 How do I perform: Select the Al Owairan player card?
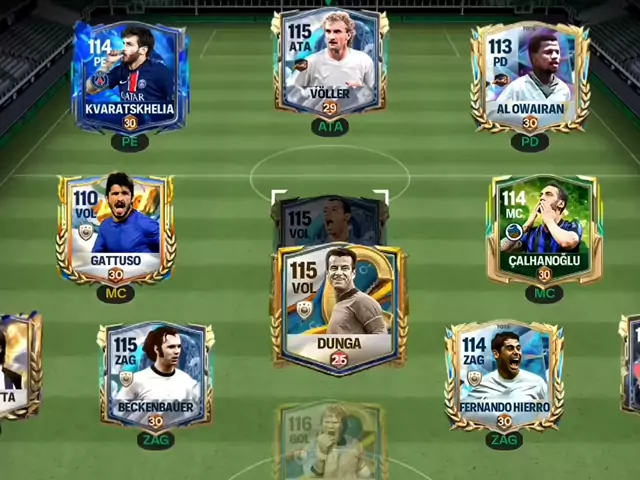(x=529, y=77)
